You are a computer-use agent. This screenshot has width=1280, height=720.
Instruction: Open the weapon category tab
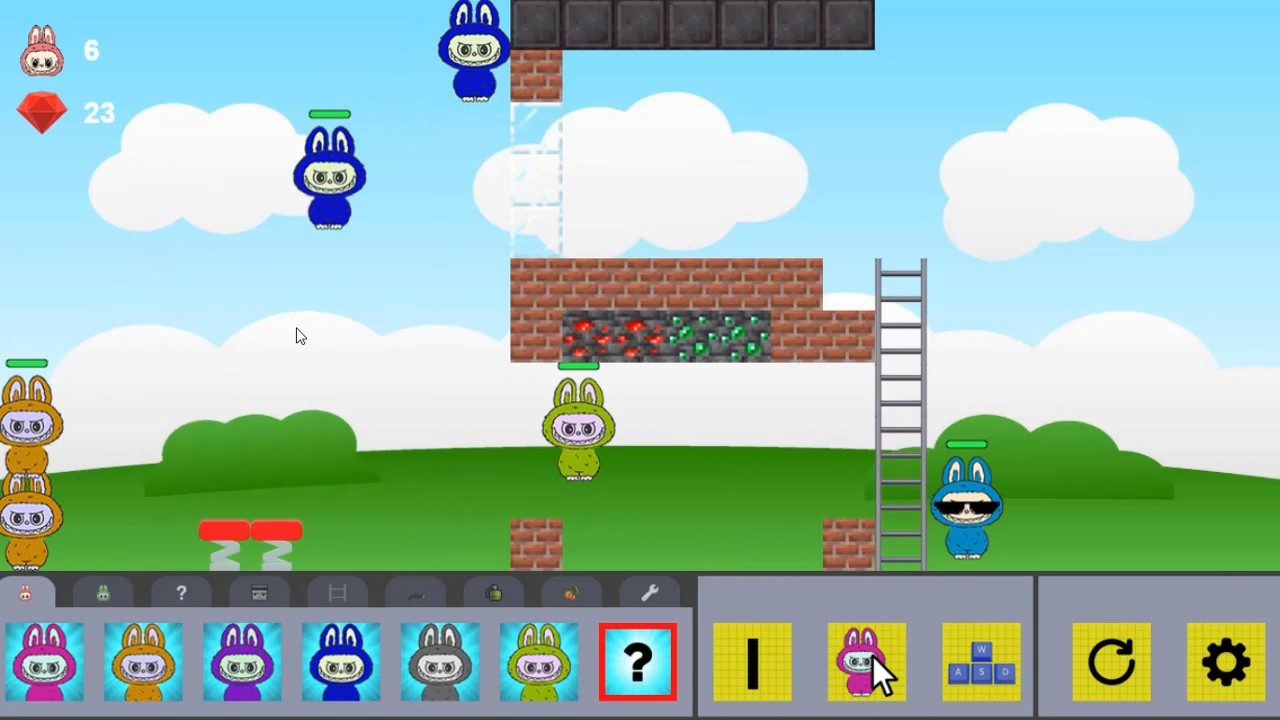414,592
